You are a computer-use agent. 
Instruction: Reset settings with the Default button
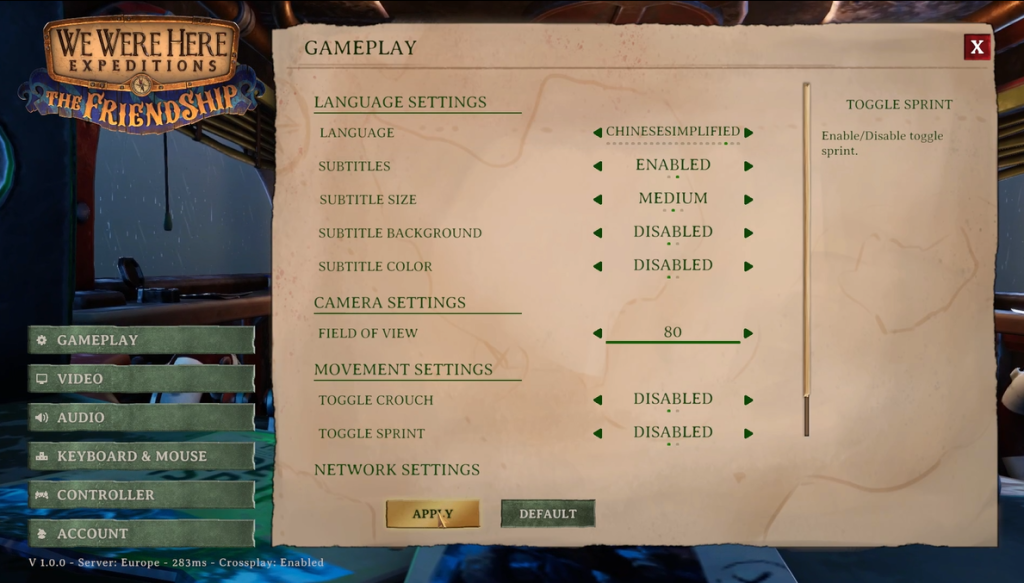[547, 514]
